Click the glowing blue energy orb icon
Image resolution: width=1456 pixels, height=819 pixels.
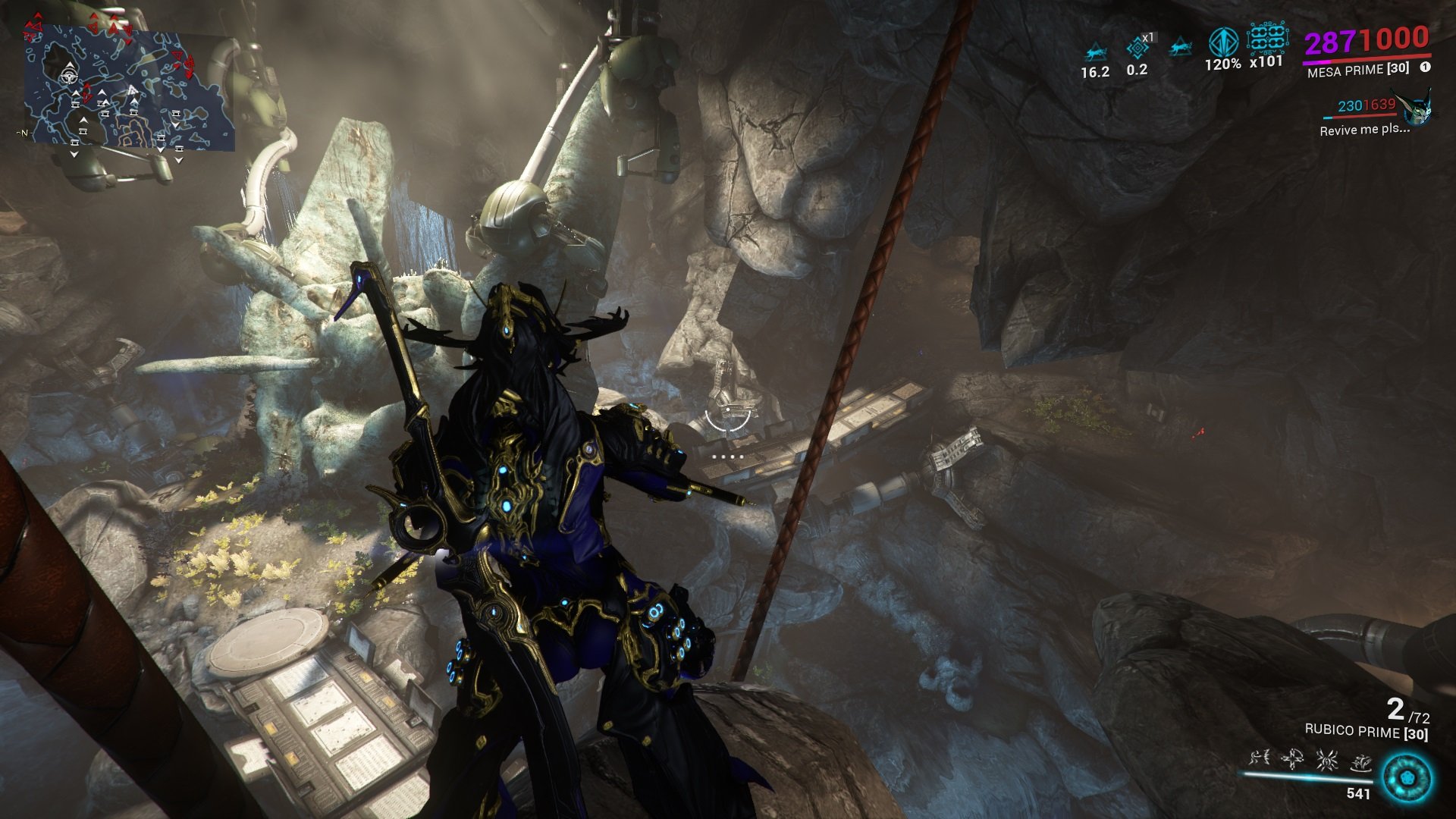click(1407, 778)
